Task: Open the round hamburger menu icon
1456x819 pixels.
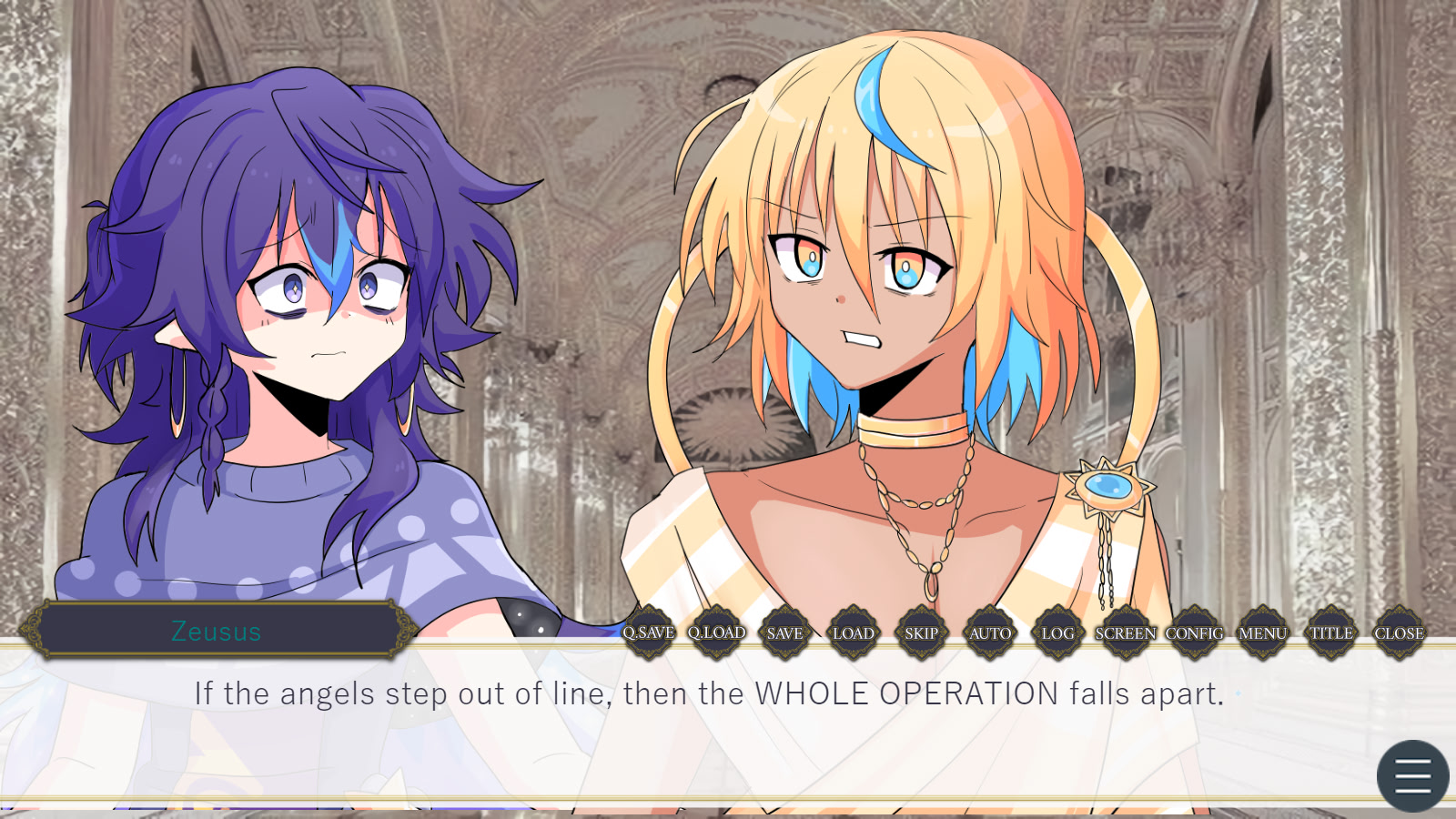Action: click(x=1412, y=776)
